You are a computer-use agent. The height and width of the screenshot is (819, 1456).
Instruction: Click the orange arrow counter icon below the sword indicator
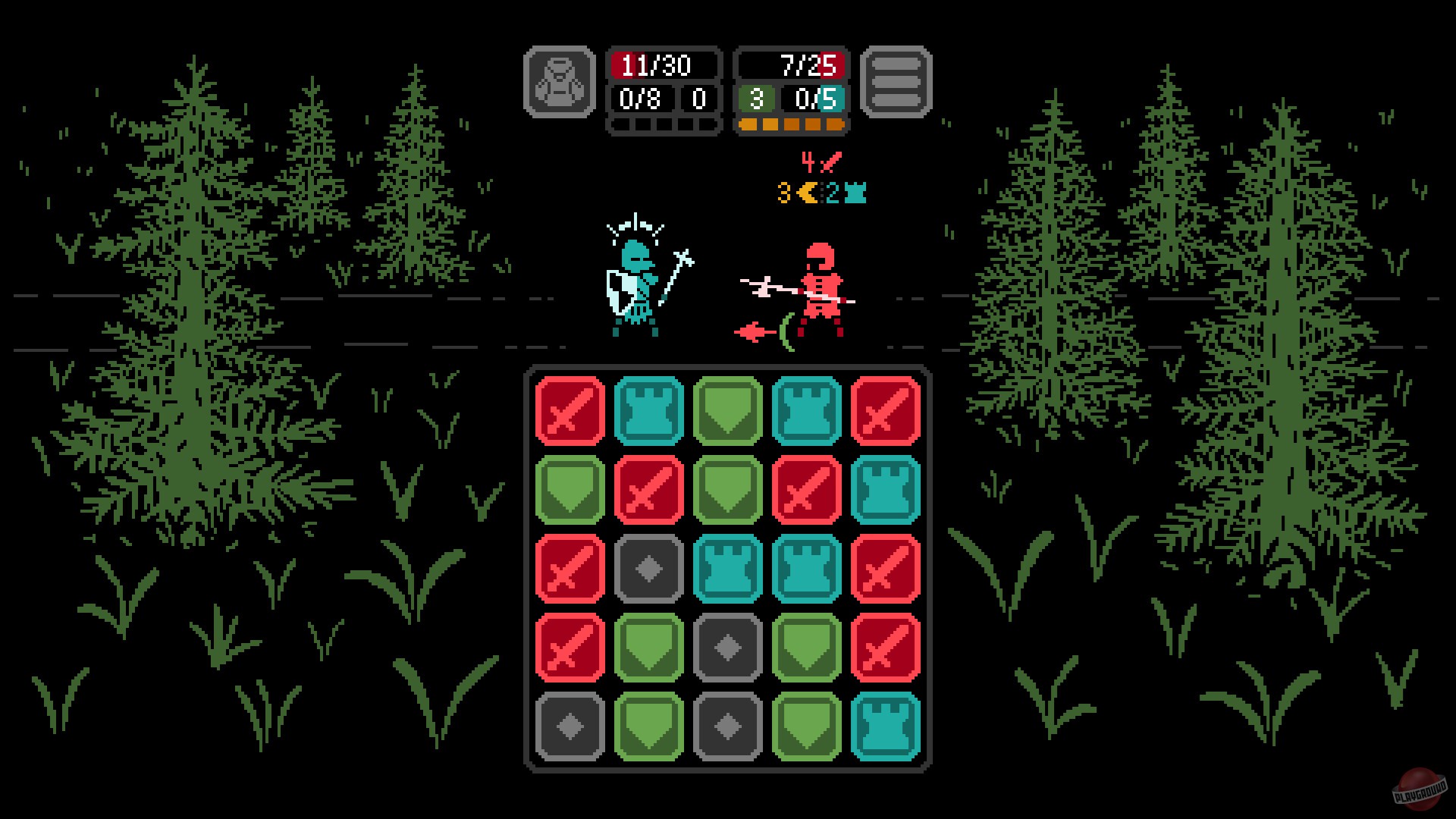pos(806,194)
